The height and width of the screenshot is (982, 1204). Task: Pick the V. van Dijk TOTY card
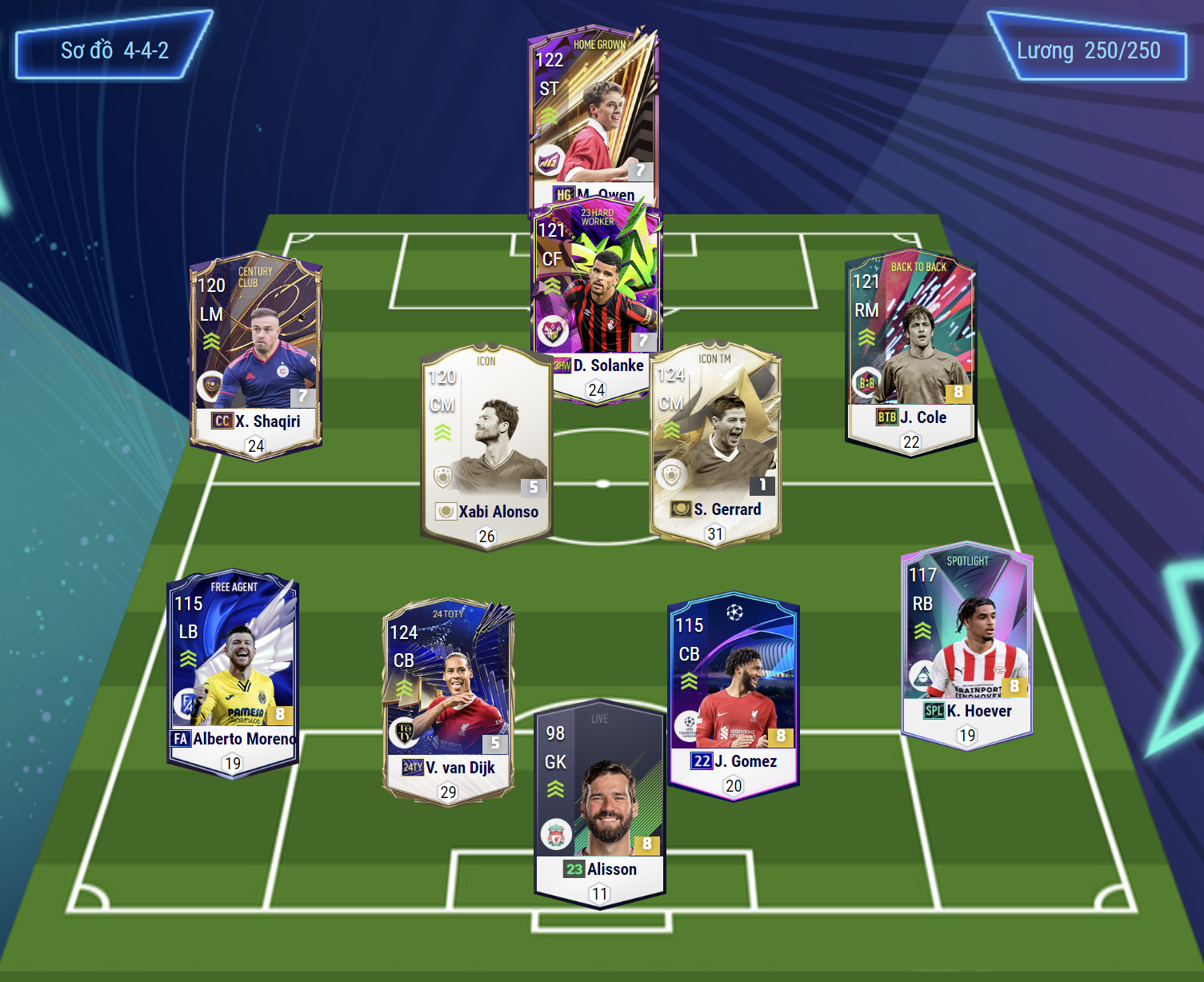[448, 697]
